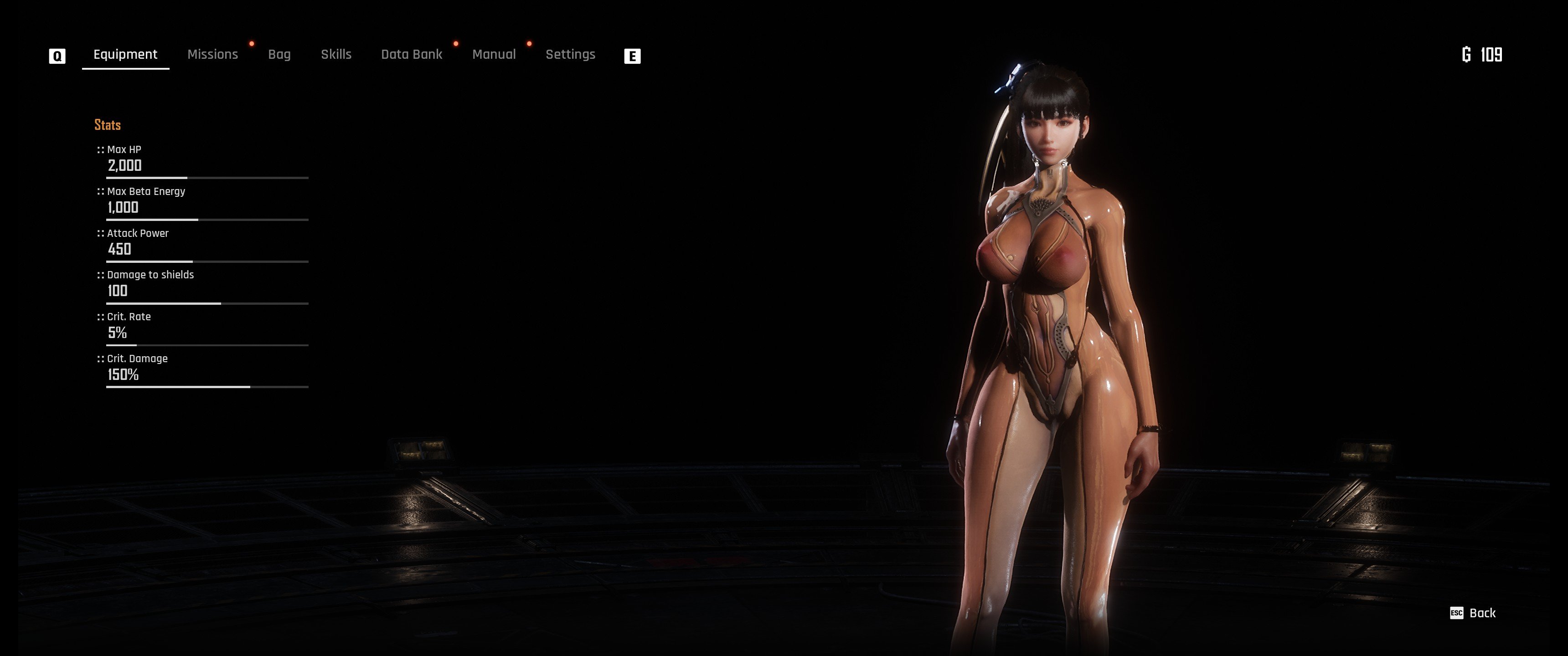Go to the Skills tab
The height and width of the screenshot is (656, 1568).
pos(336,55)
